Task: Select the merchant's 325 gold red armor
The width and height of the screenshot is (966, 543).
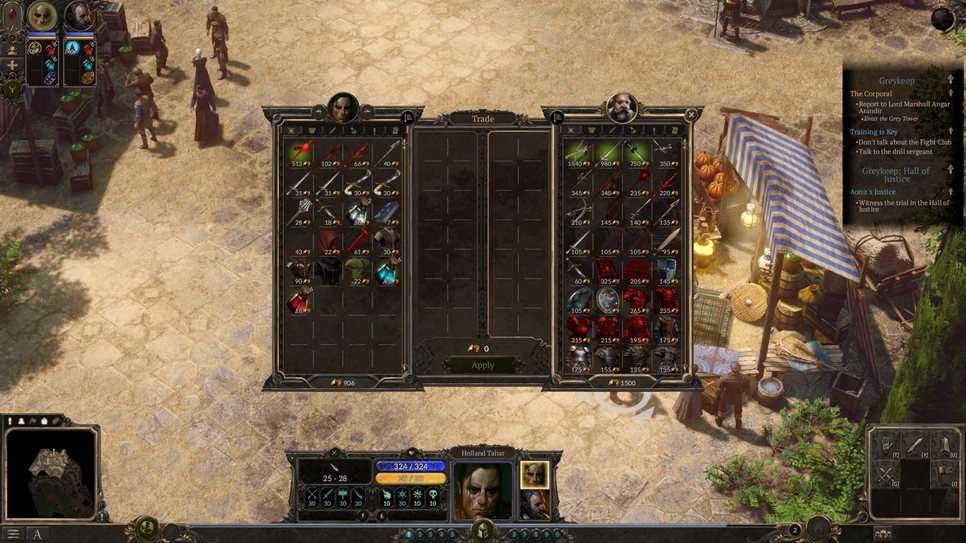Action: pos(608,270)
